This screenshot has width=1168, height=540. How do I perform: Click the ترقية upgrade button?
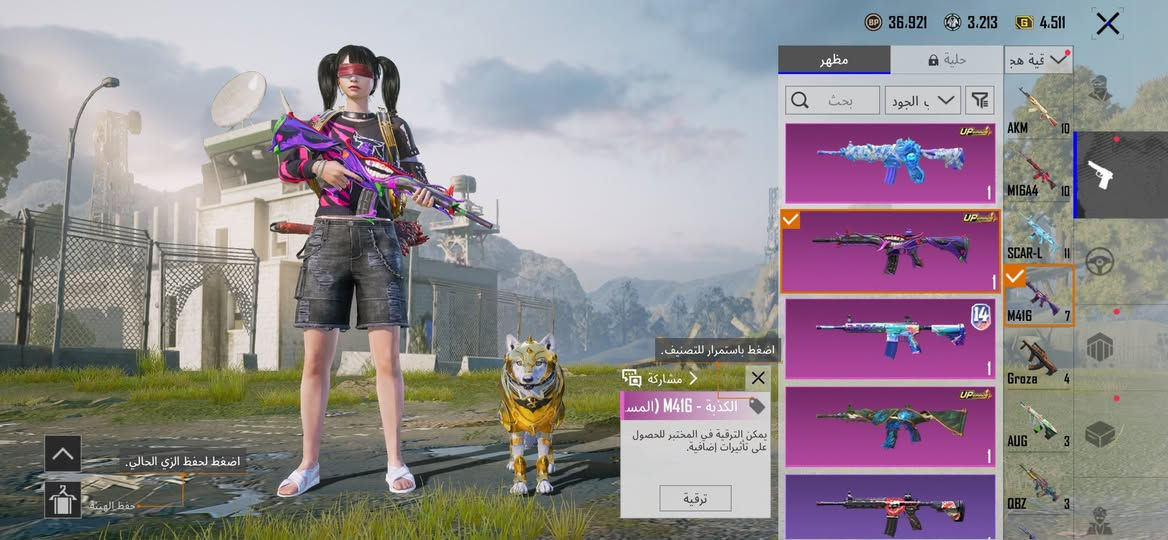point(695,498)
